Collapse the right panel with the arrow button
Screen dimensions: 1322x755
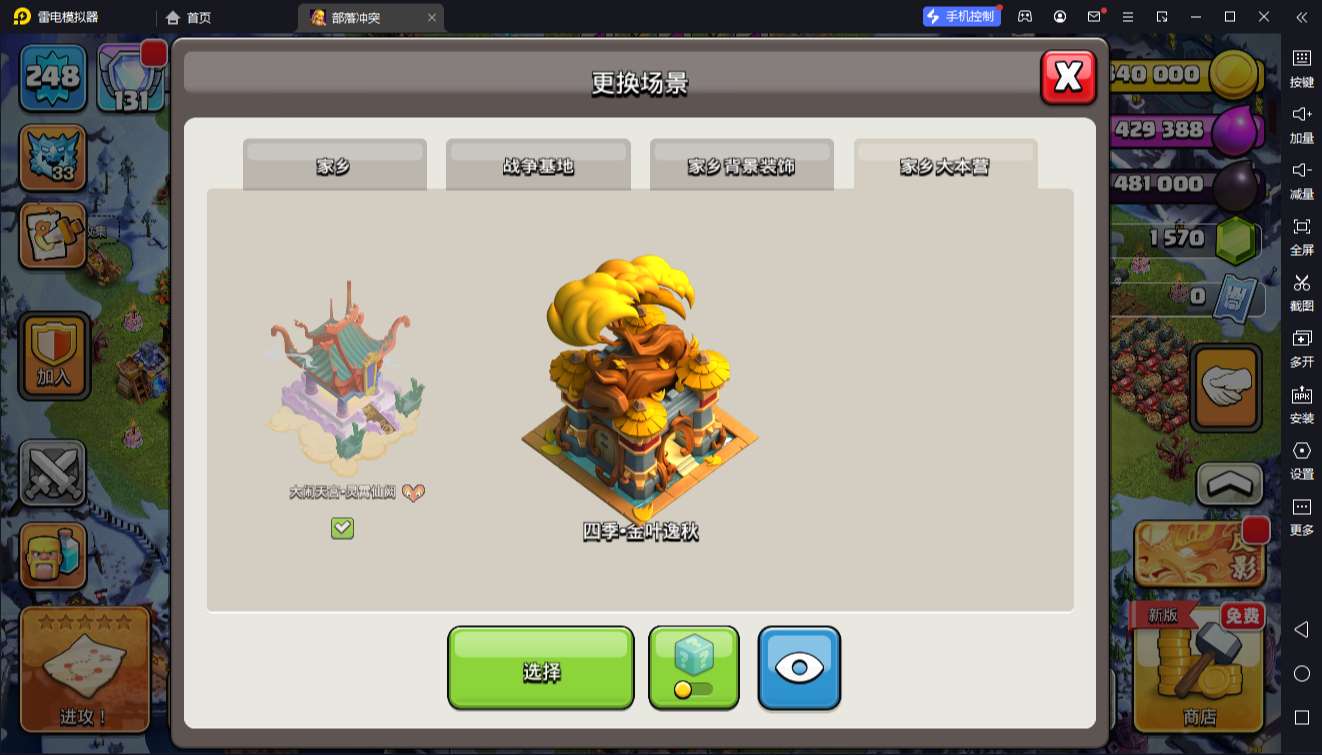pos(1229,485)
